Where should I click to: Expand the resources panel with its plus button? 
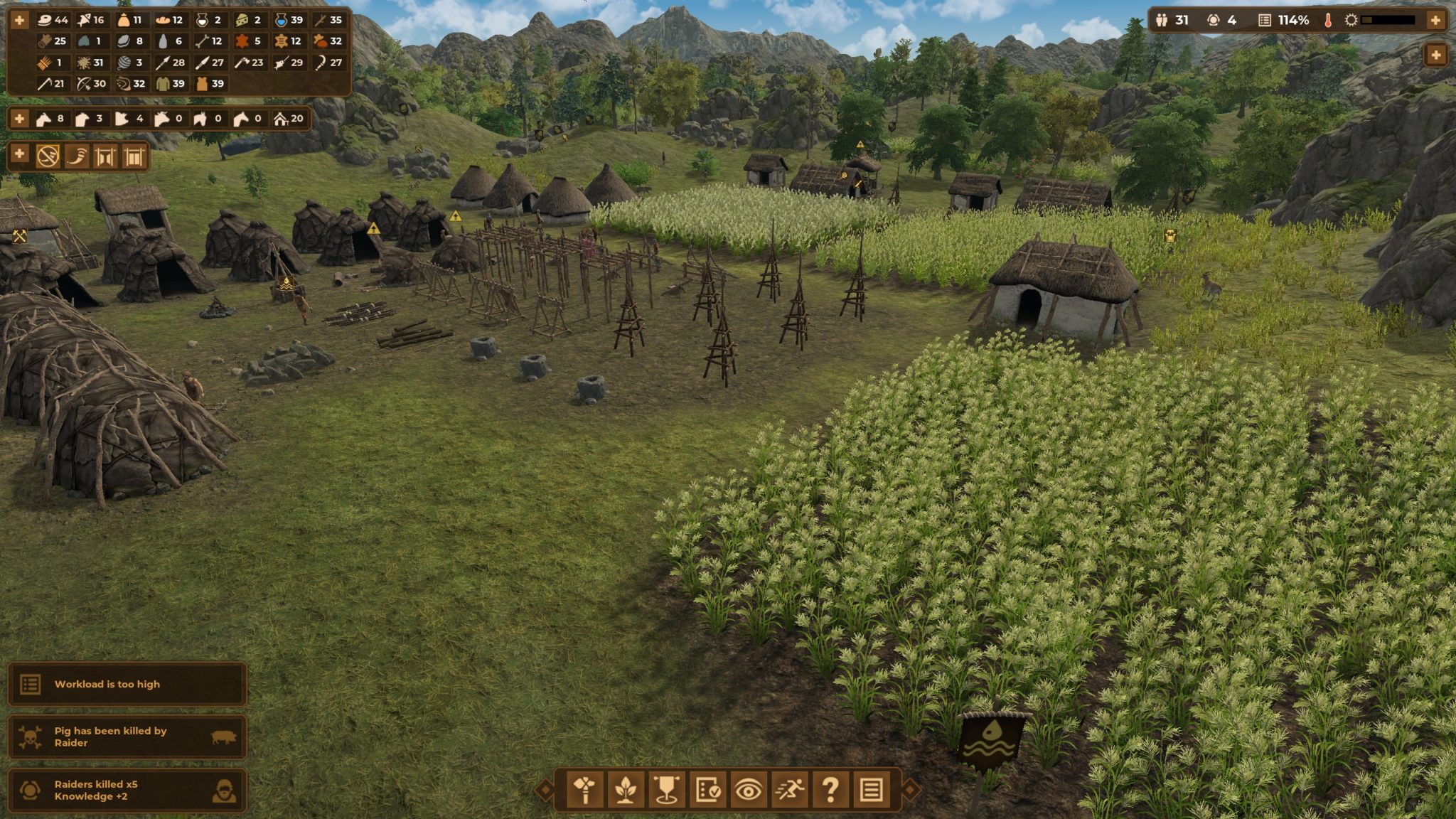click(x=19, y=20)
